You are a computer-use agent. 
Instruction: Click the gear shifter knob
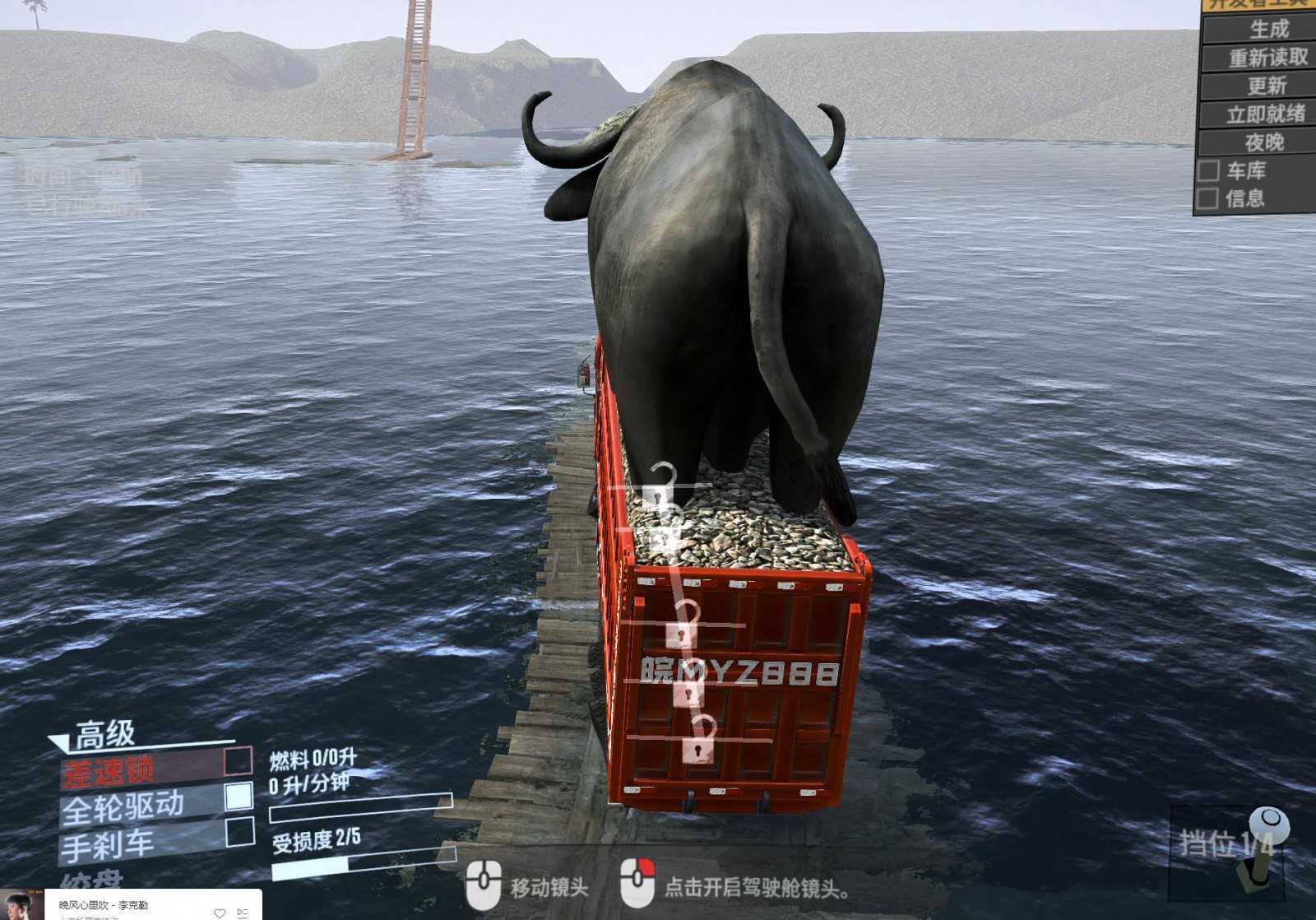pyautogui.click(x=1266, y=825)
